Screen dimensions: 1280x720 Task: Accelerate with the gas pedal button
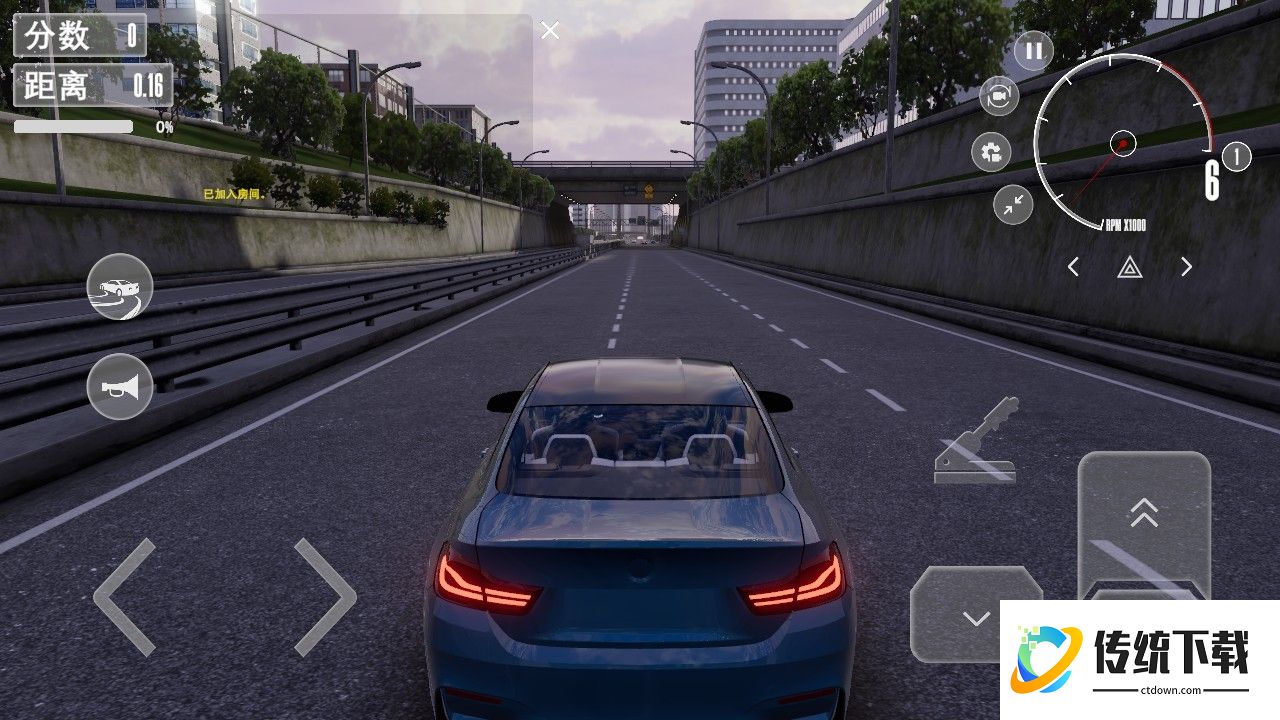[x=1144, y=520]
